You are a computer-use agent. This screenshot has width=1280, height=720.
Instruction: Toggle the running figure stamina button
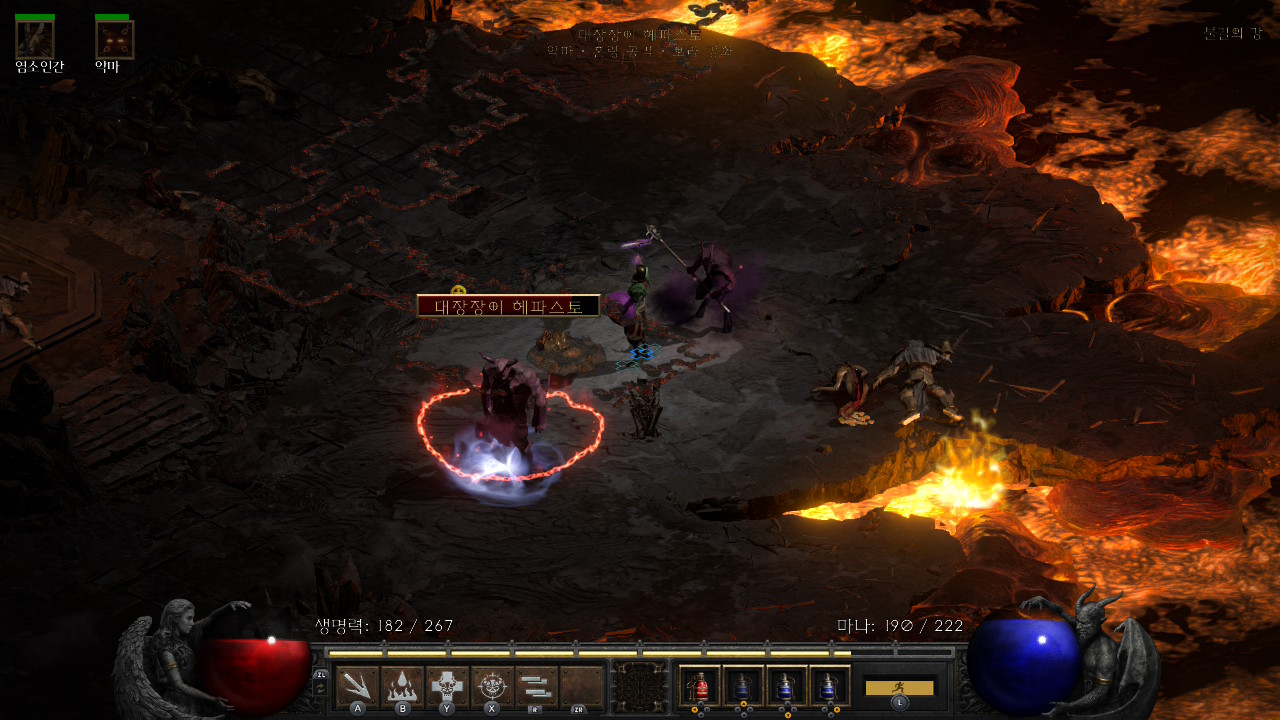[x=899, y=687]
